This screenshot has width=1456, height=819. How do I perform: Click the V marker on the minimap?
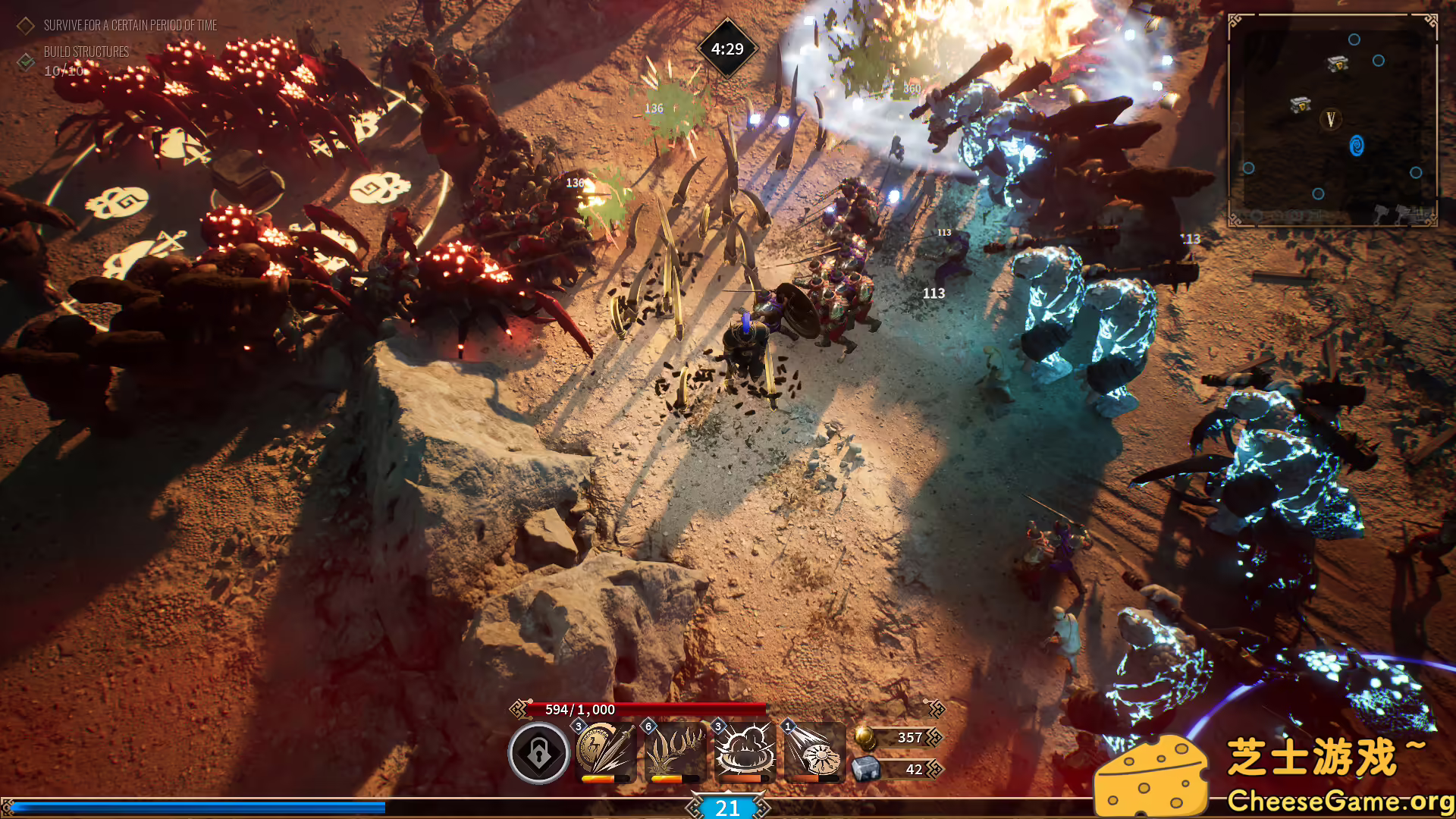1330,119
